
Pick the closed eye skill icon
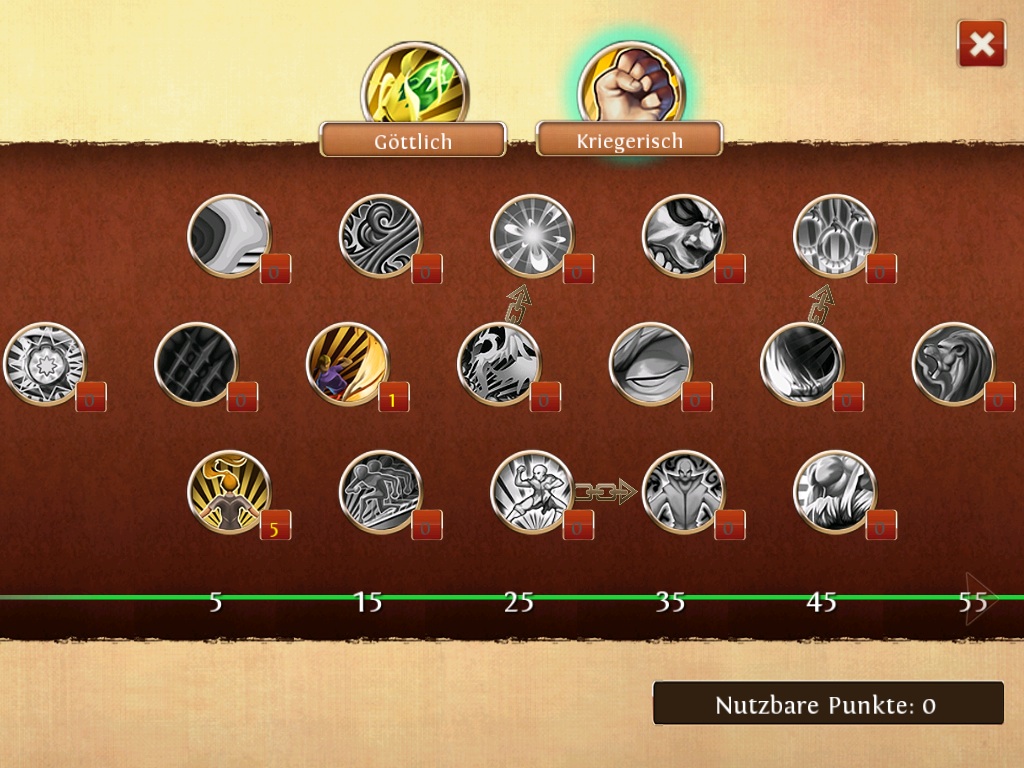[x=650, y=364]
